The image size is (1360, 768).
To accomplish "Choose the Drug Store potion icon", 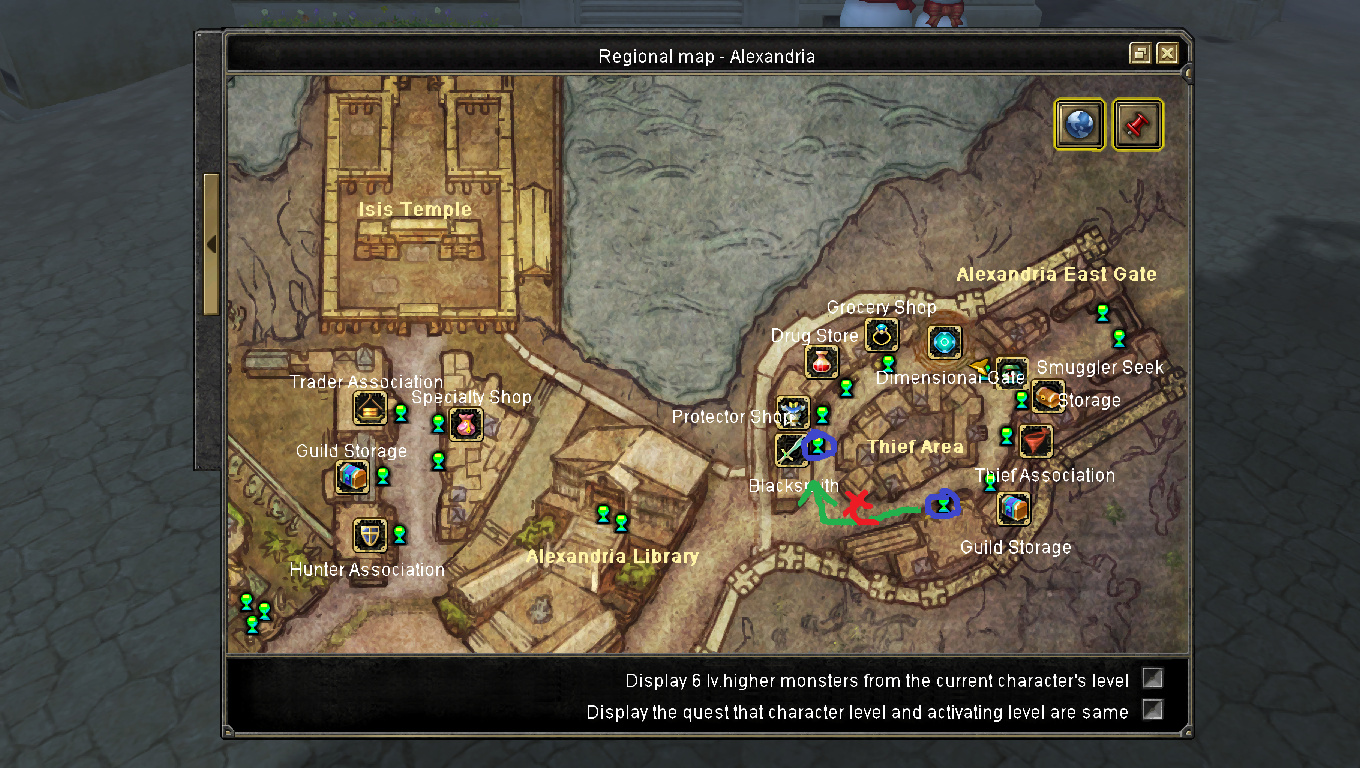I will pyautogui.click(x=821, y=362).
